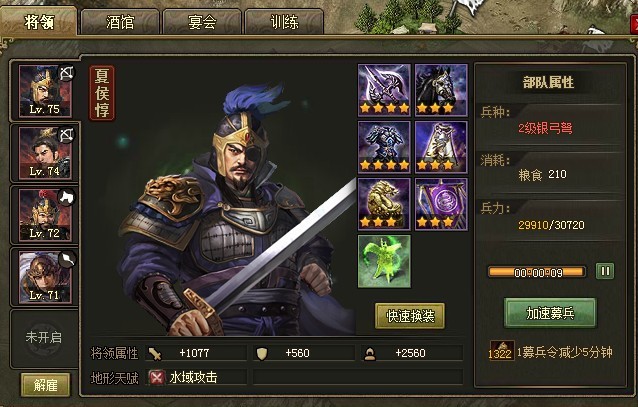Select the black warhorse equipment slot
This screenshot has width=638, height=407.
point(441,89)
